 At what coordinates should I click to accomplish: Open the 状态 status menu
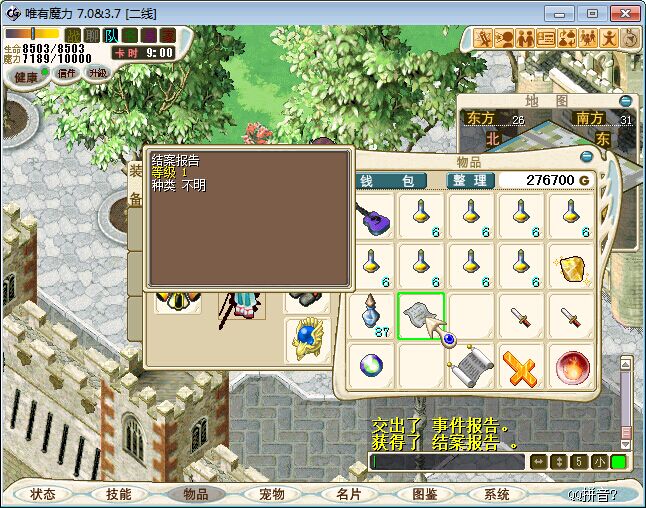[43, 494]
